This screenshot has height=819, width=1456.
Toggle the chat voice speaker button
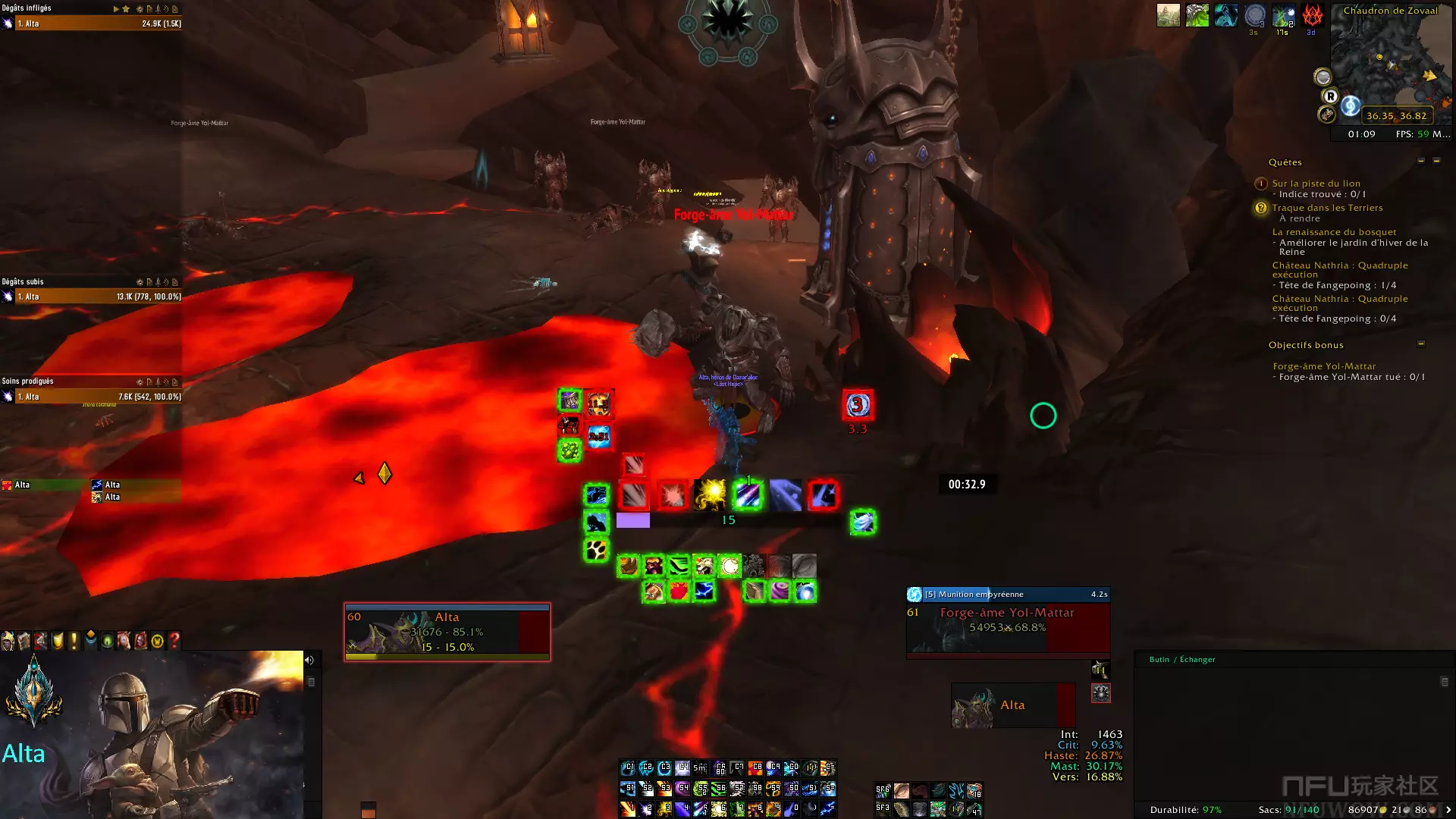click(309, 661)
